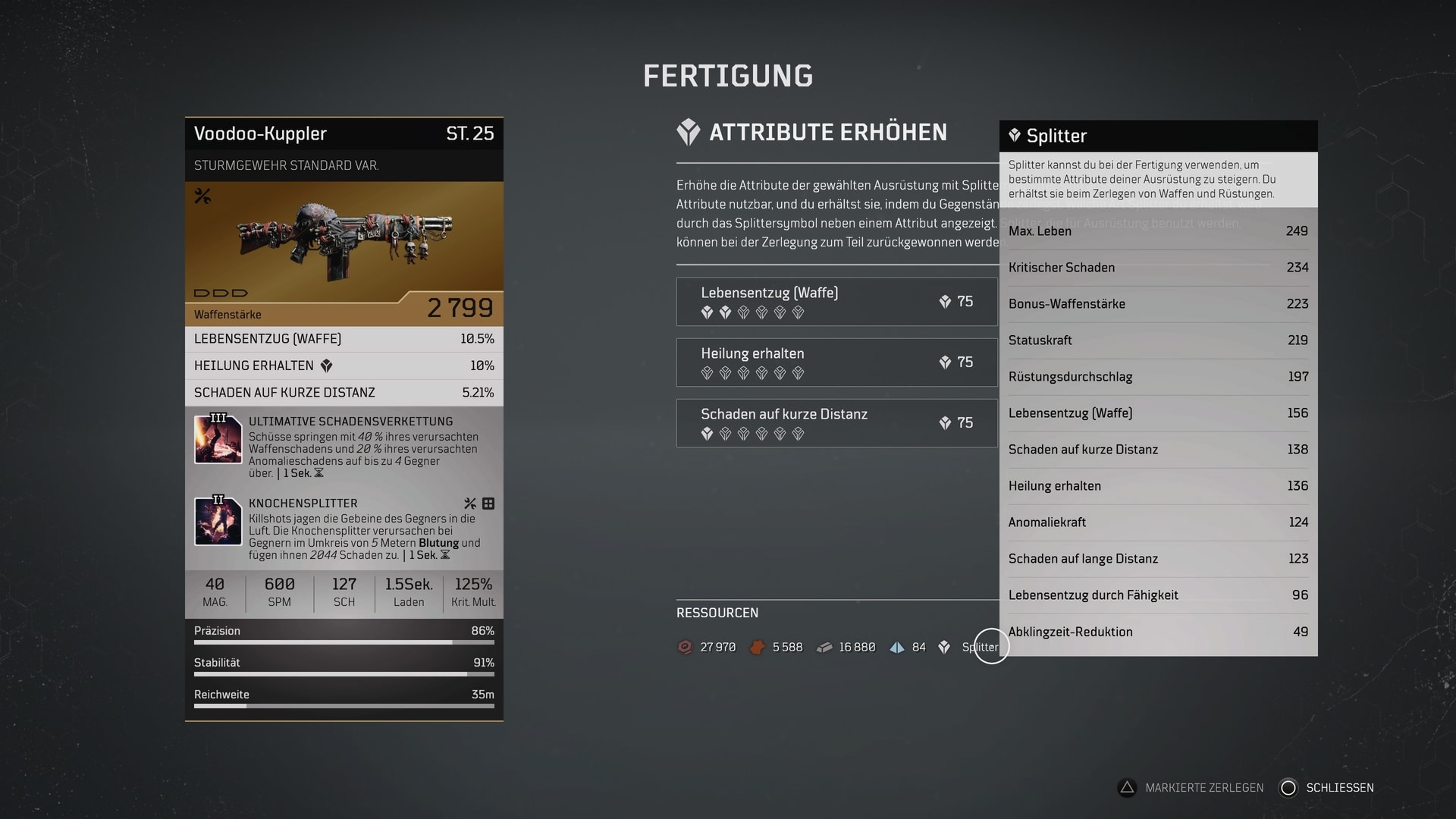Click the leather resource count of 5 588

[x=786, y=647]
